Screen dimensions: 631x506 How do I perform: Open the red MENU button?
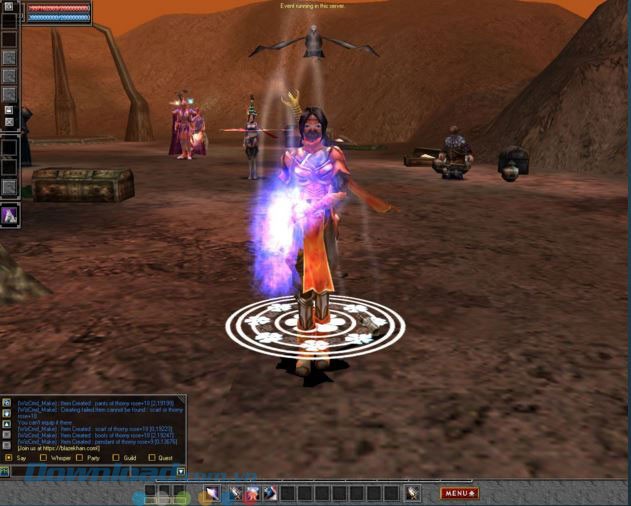pyautogui.click(x=459, y=493)
